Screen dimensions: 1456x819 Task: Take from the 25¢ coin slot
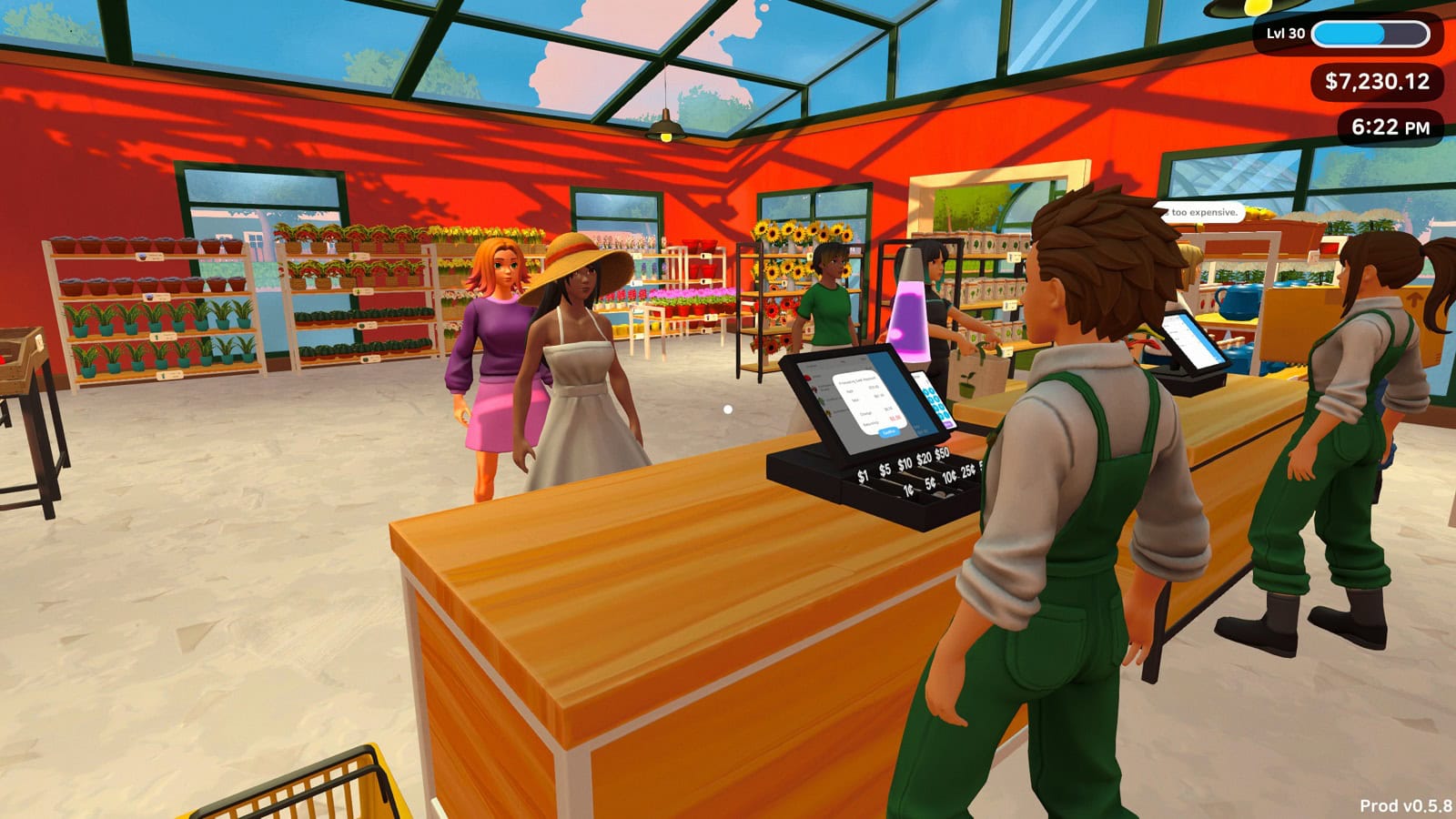point(967,470)
